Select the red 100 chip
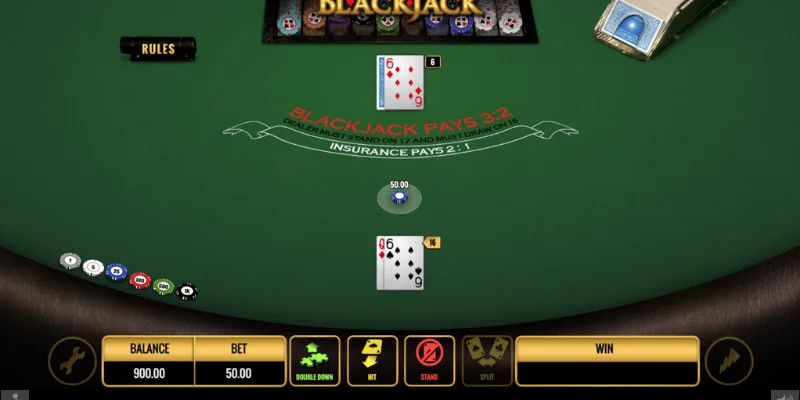 pos(140,280)
